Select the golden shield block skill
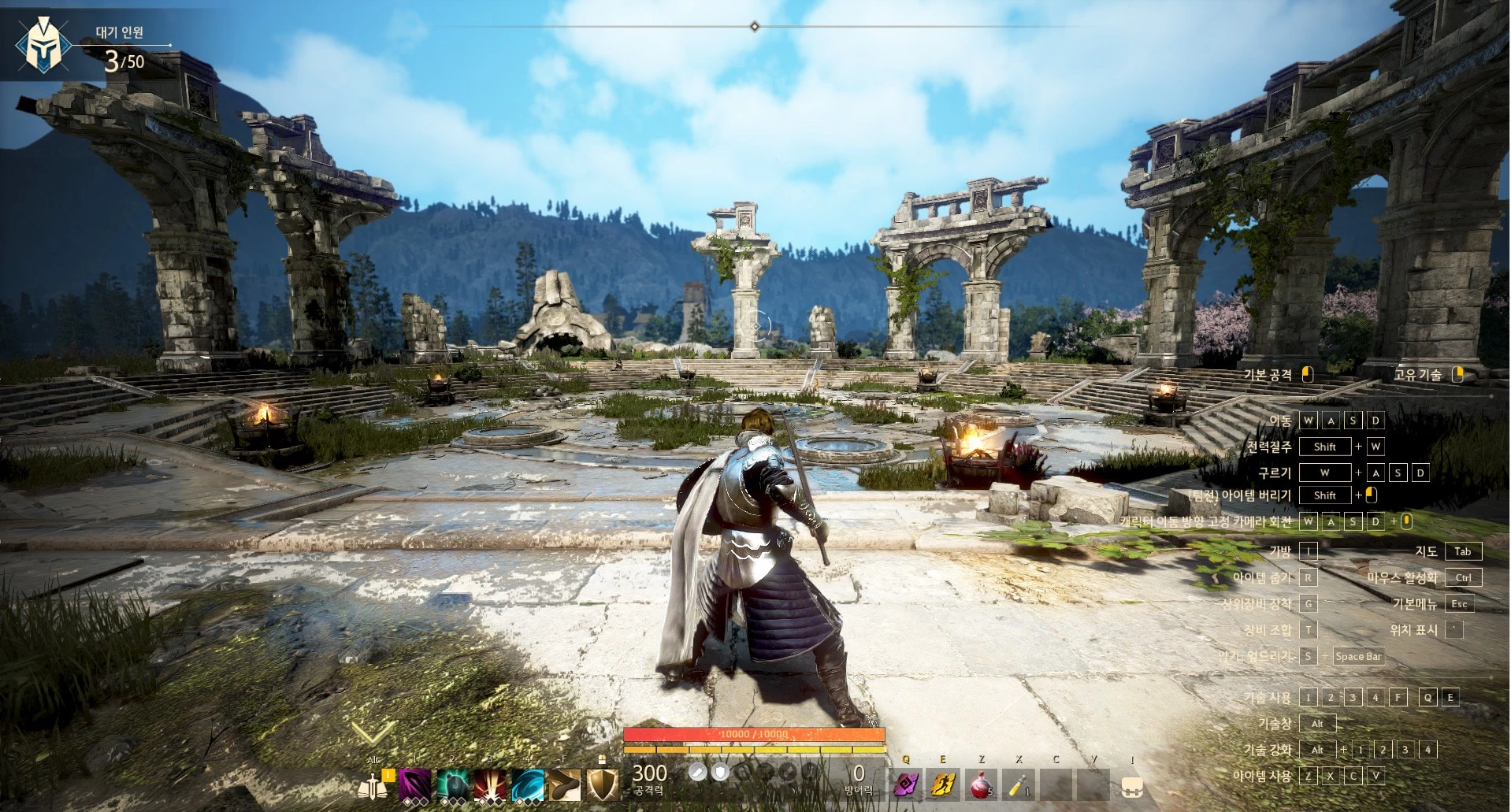The height and width of the screenshot is (812, 1511). click(x=603, y=784)
